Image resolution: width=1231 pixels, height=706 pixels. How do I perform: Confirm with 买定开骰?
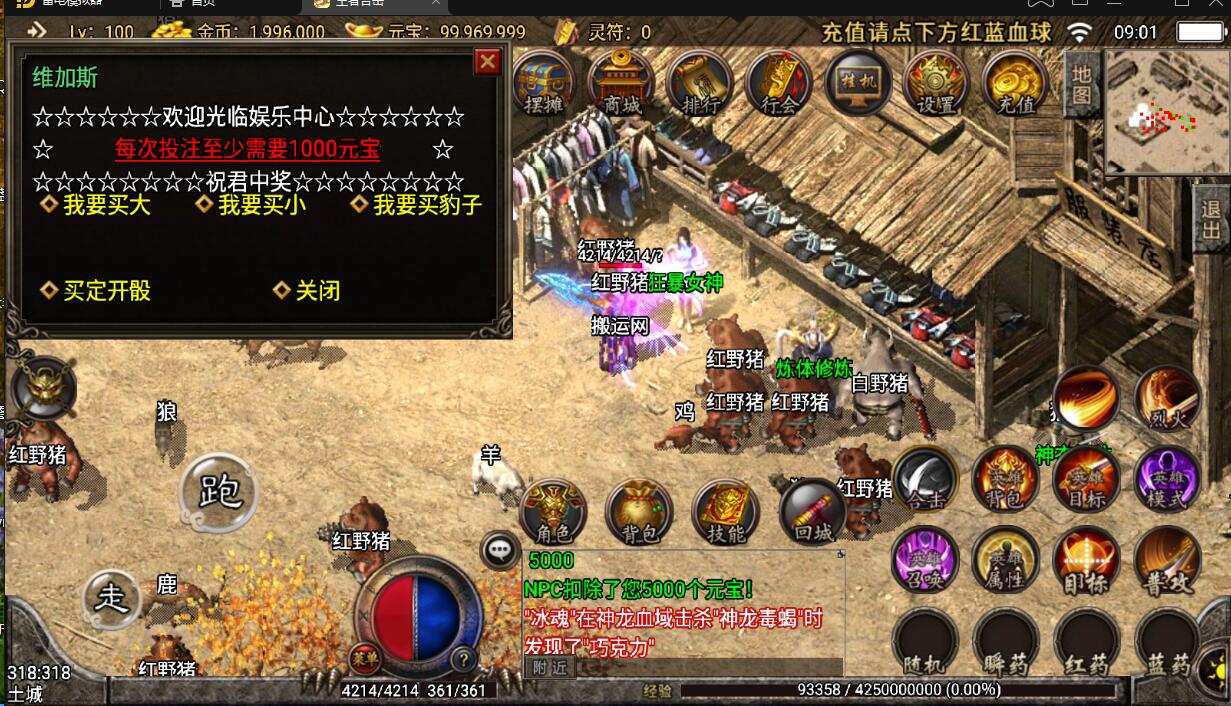point(106,291)
